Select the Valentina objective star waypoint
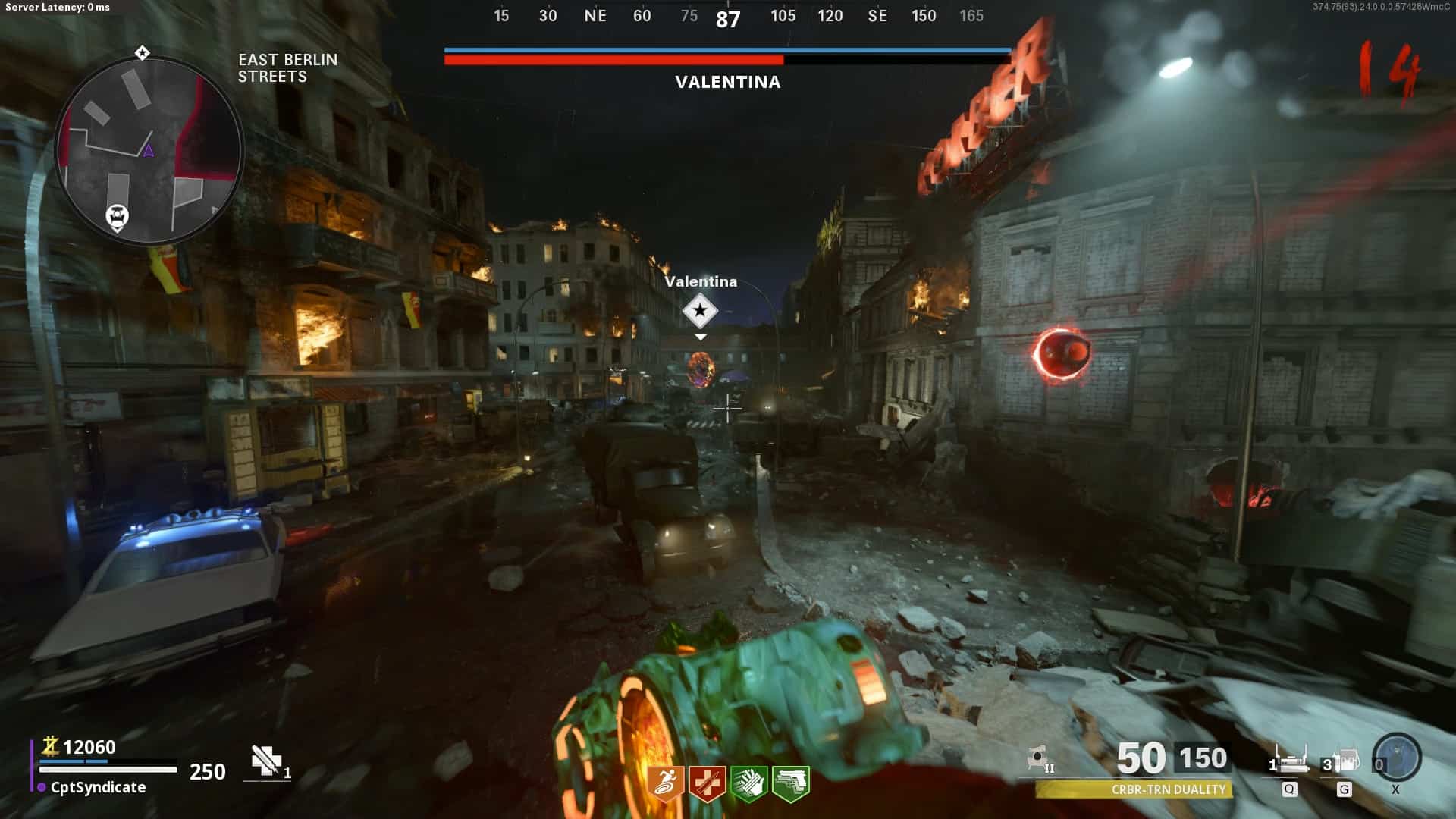 pyautogui.click(x=699, y=310)
